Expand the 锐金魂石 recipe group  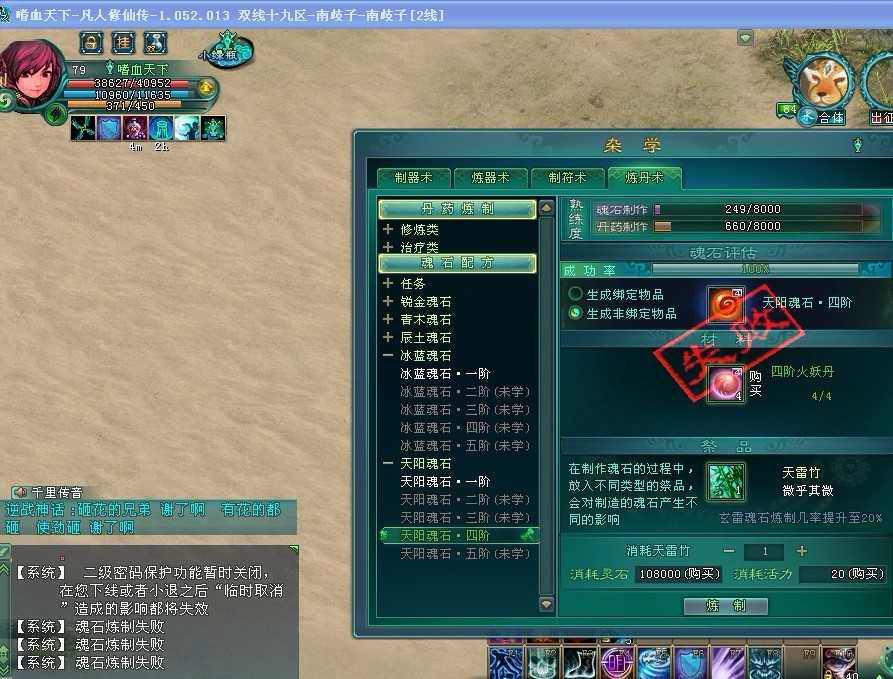coord(388,302)
